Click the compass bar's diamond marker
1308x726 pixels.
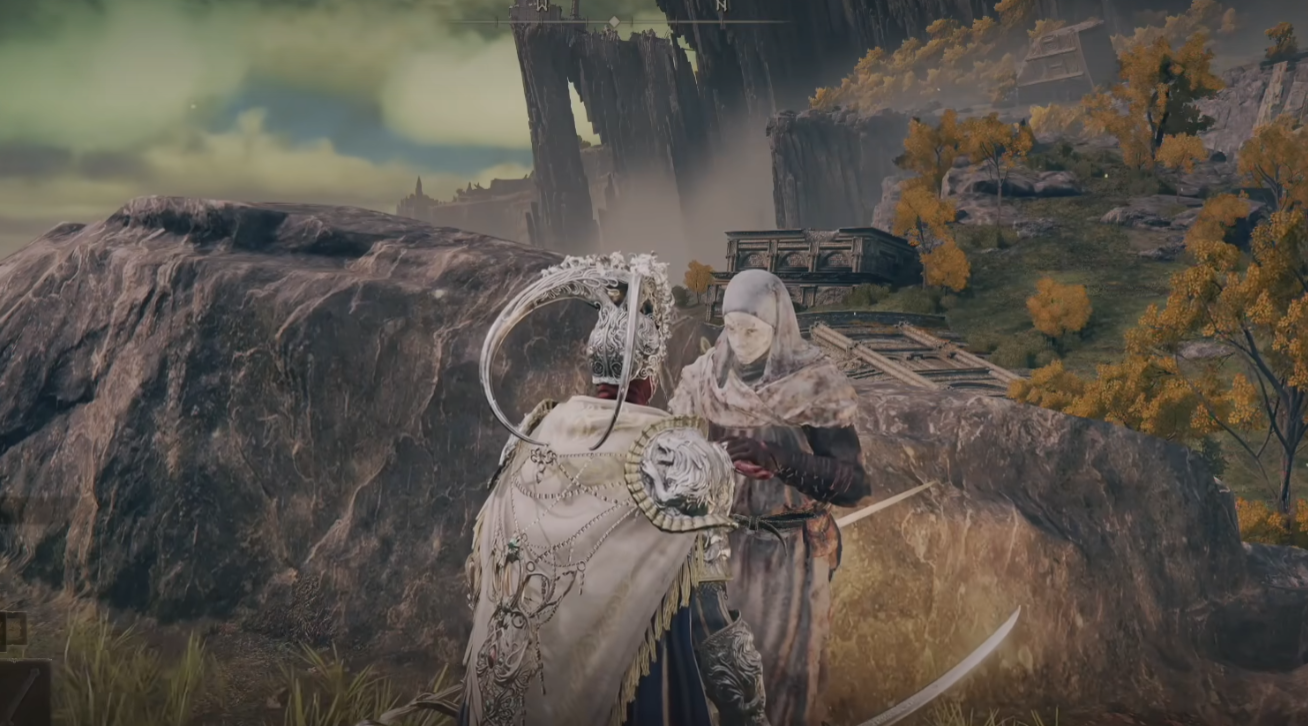[613, 20]
